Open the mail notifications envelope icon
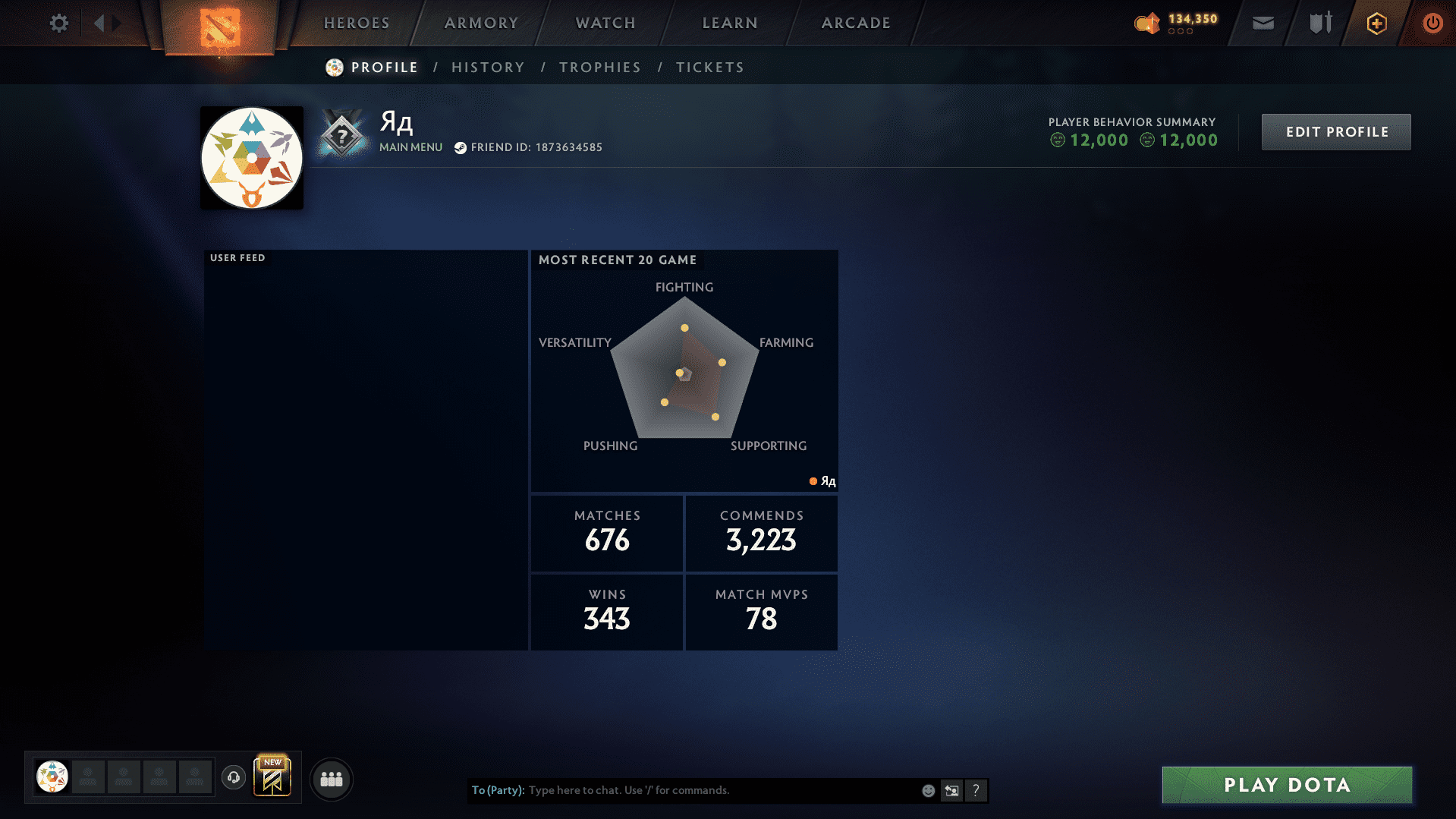Image resolution: width=1456 pixels, height=819 pixels. [1262, 23]
